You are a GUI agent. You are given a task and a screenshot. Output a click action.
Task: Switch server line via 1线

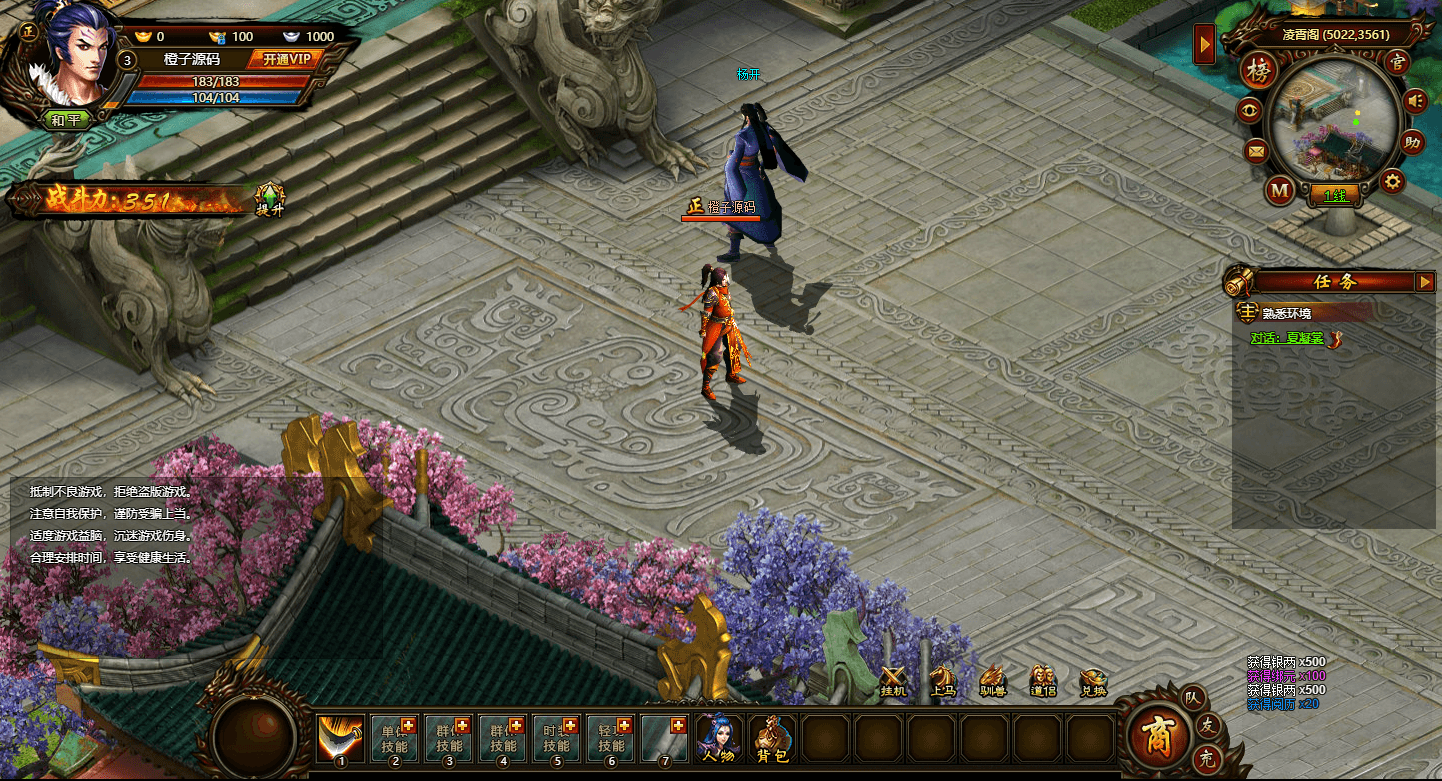1335,196
